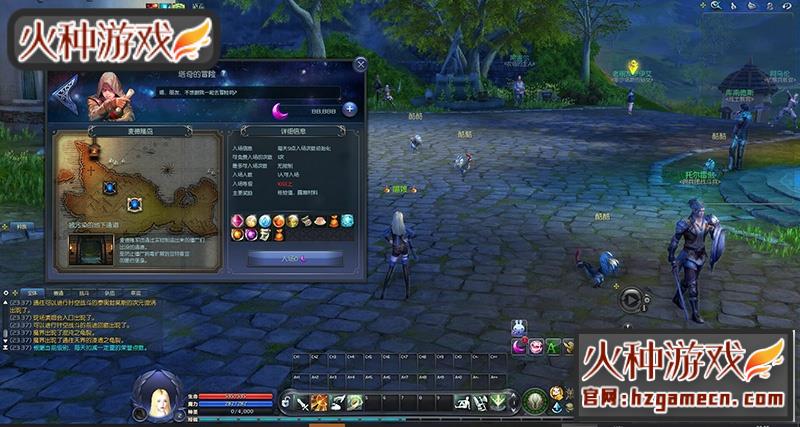800x427 pixels.
Task: Close the adventure dialog window
Action: (360, 65)
